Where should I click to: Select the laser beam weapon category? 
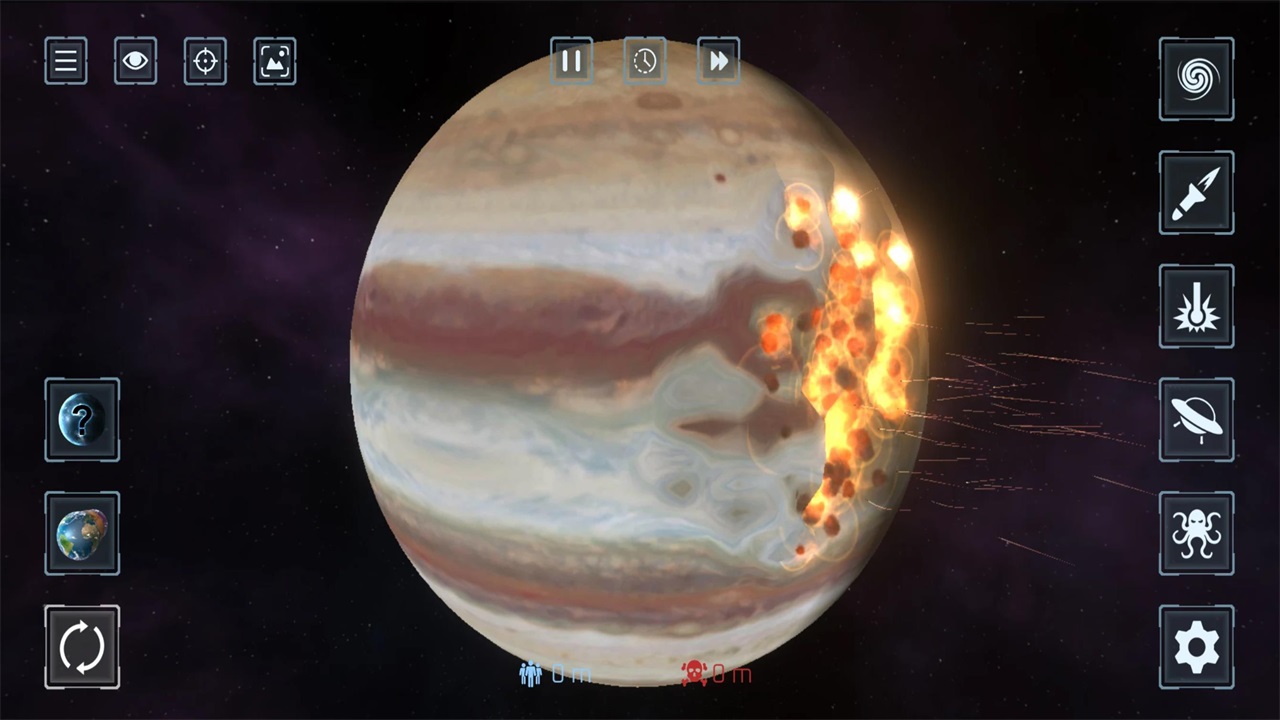pos(1196,306)
